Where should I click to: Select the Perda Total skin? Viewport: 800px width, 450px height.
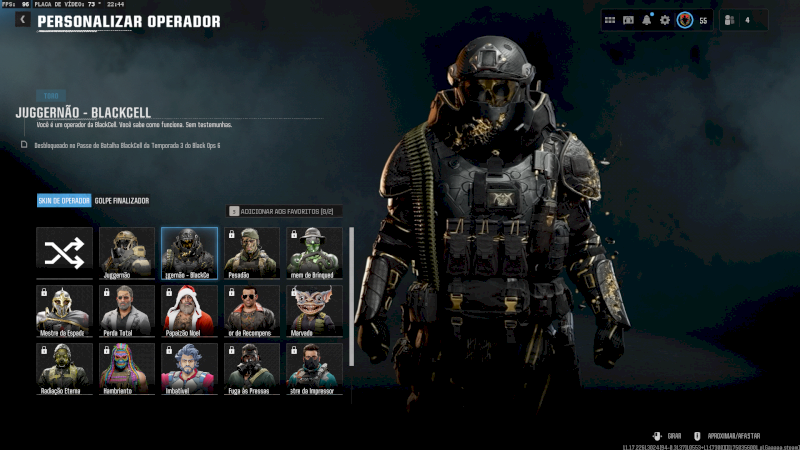coord(127,311)
